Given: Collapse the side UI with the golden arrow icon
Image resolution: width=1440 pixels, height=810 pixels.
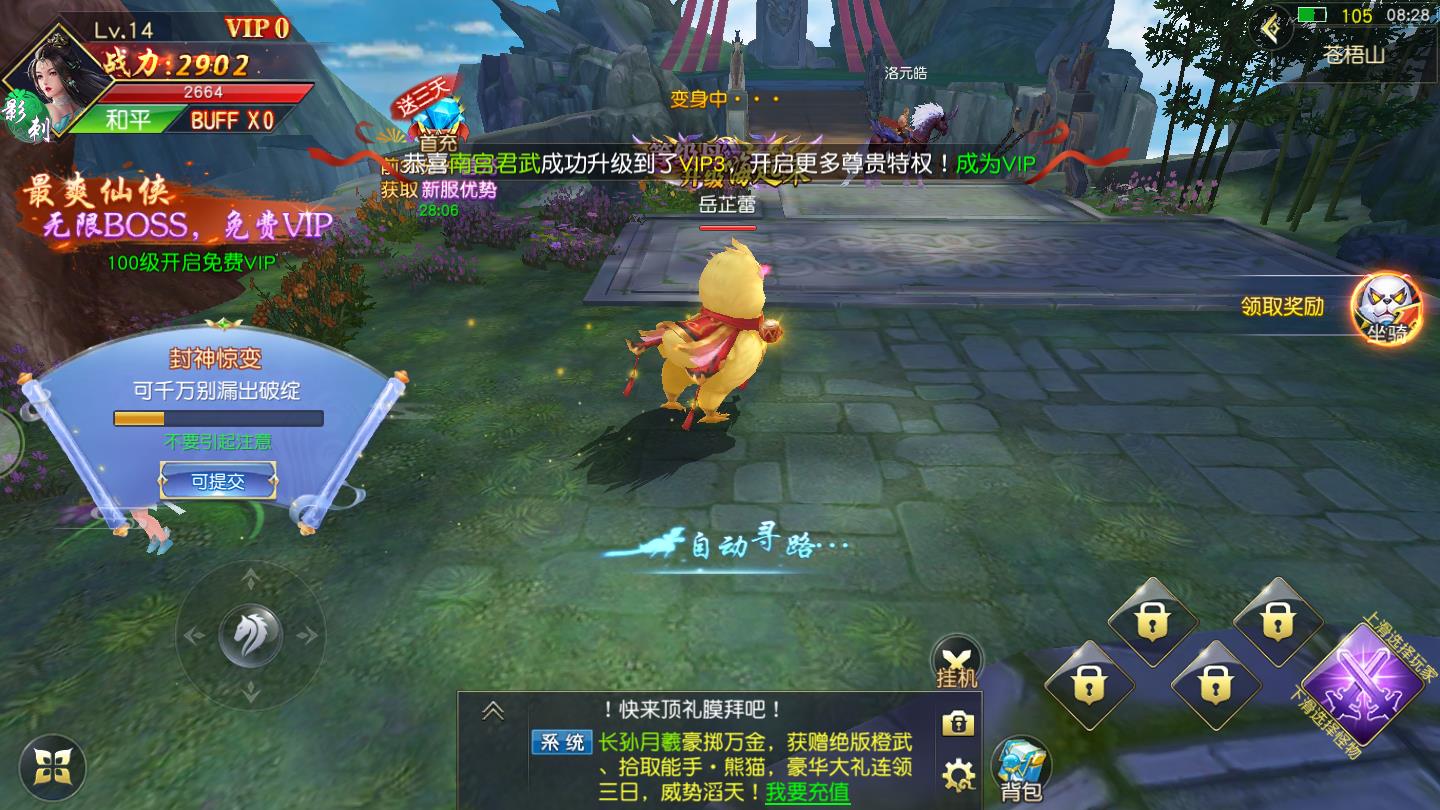Looking at the screenshot, I should tap(1268, 26).
